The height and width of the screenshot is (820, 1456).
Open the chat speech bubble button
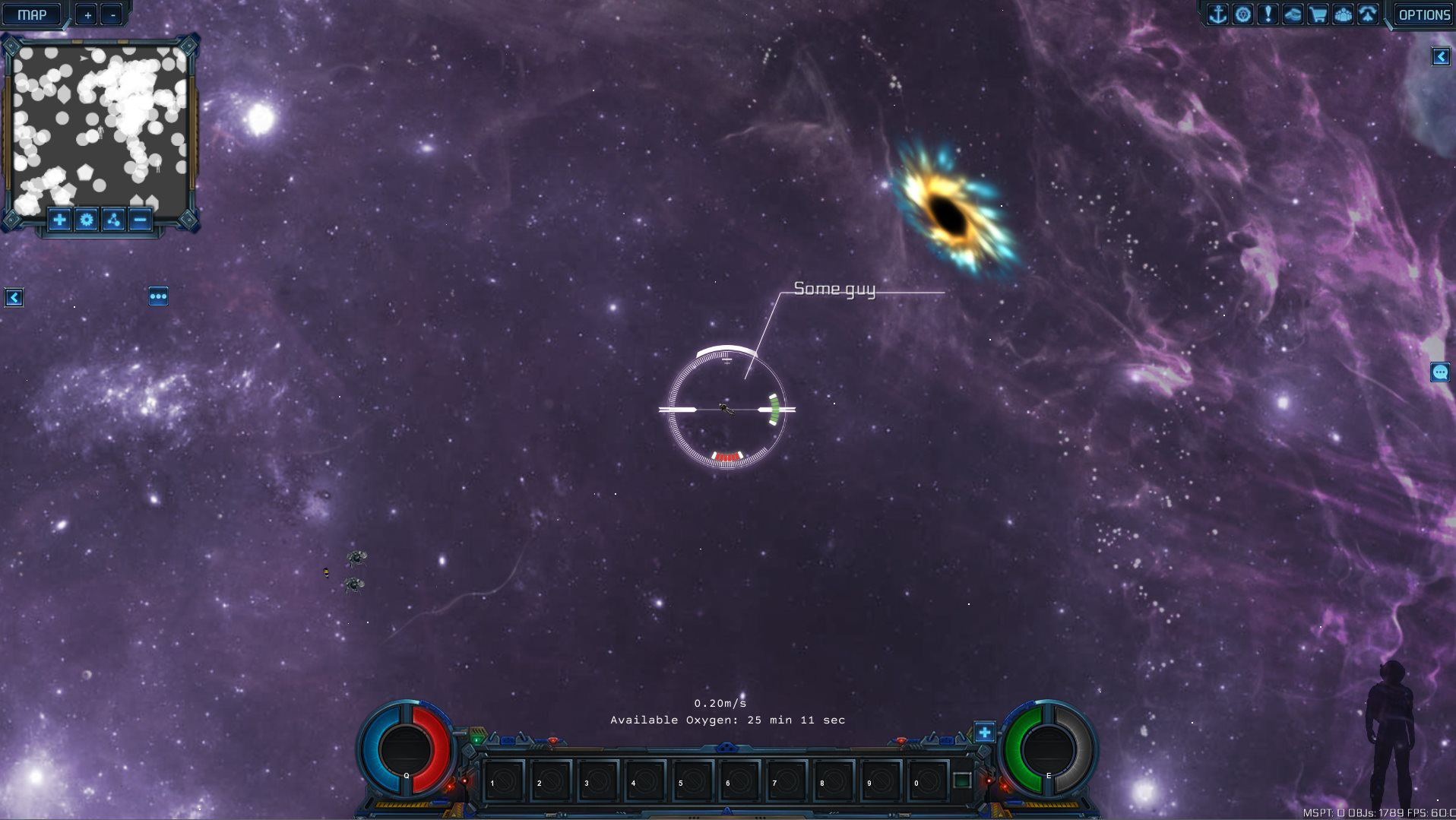click(1440, 372)
